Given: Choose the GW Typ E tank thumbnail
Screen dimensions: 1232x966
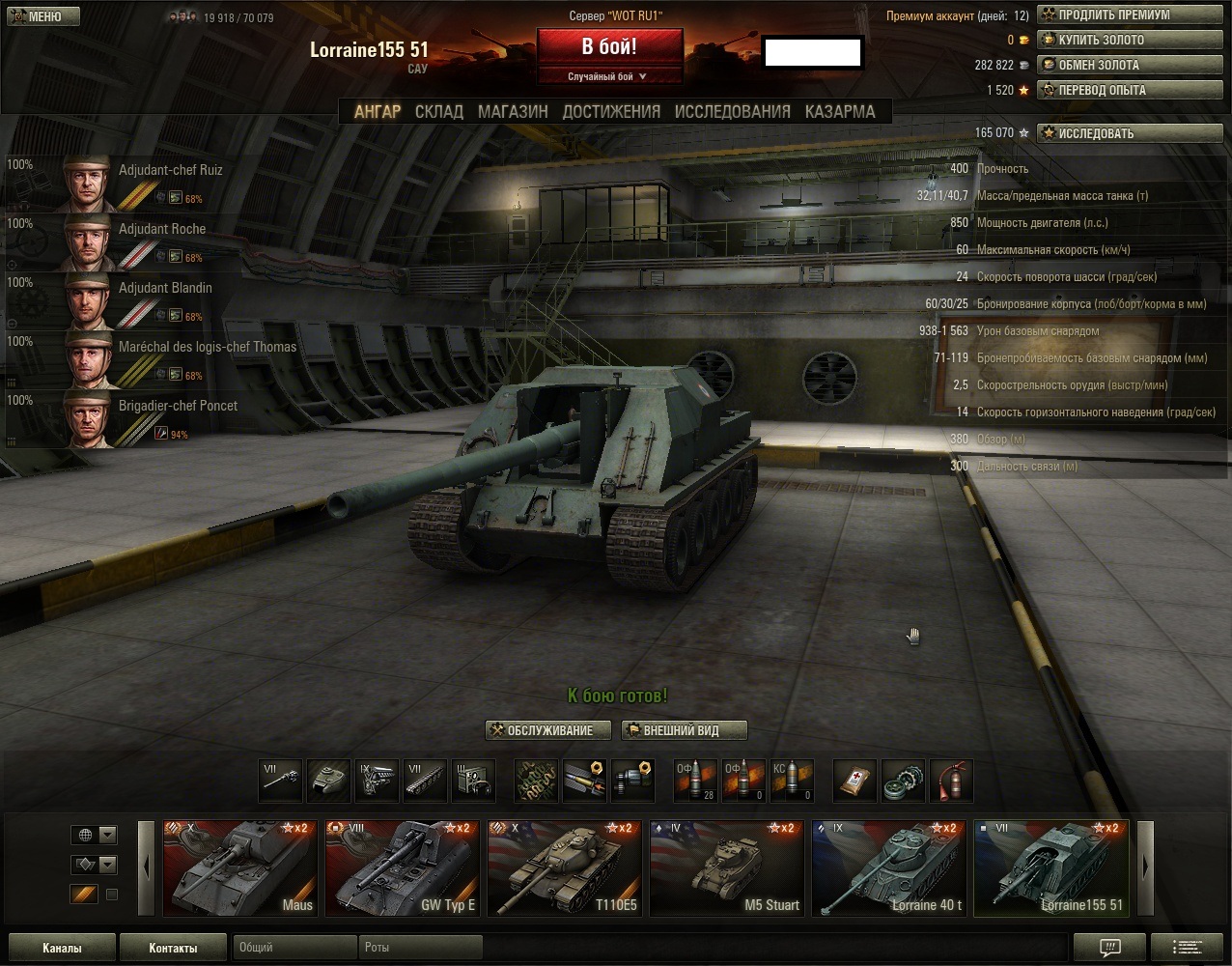Looking at the screenshot, I should click(400, 867).
